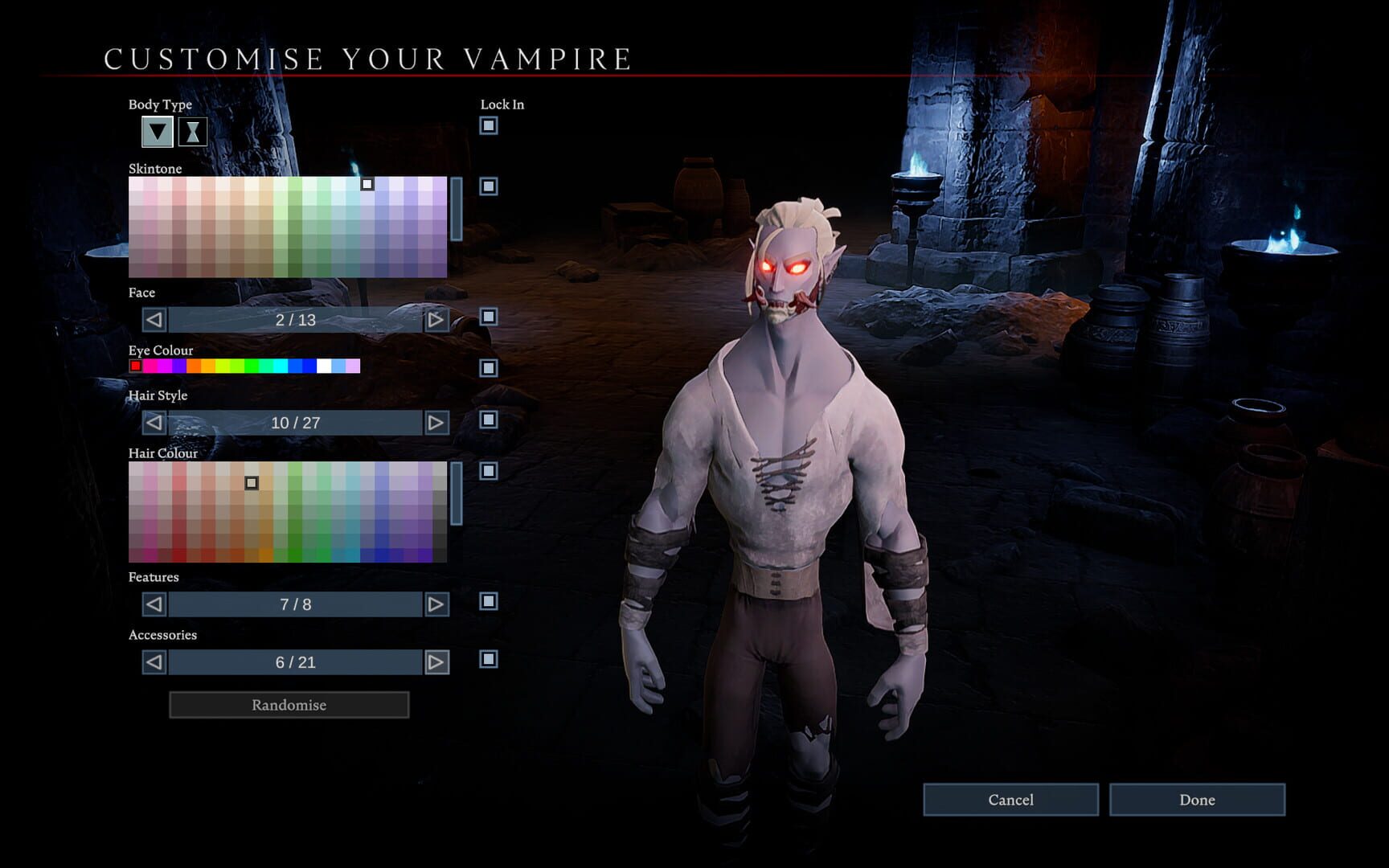Click the next Face arrow
Viewport: 1389px width, 868px height.
[434, 321]
